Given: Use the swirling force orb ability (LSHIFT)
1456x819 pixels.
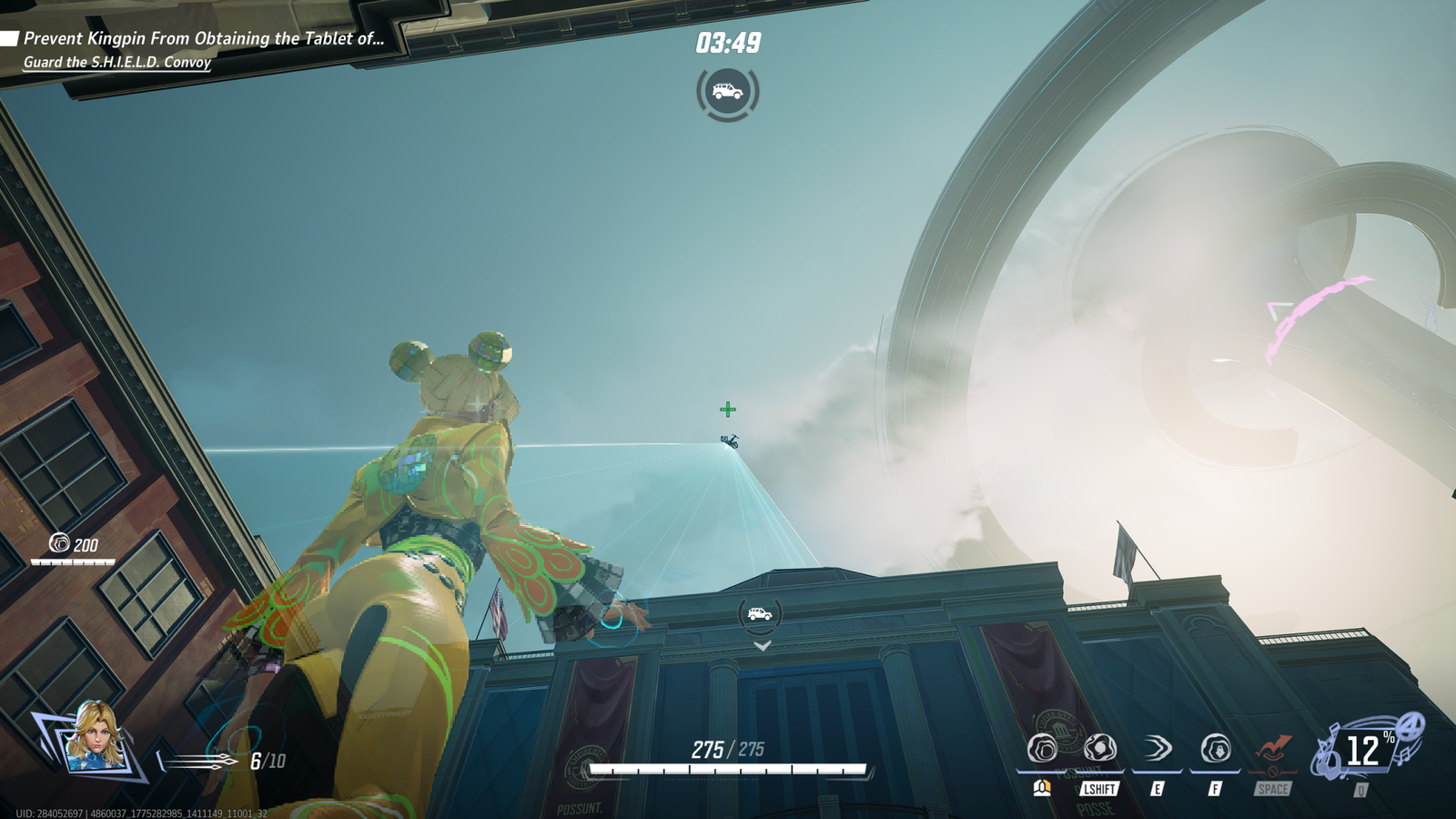Looking at the screenshot, I should click(1099, 749).
